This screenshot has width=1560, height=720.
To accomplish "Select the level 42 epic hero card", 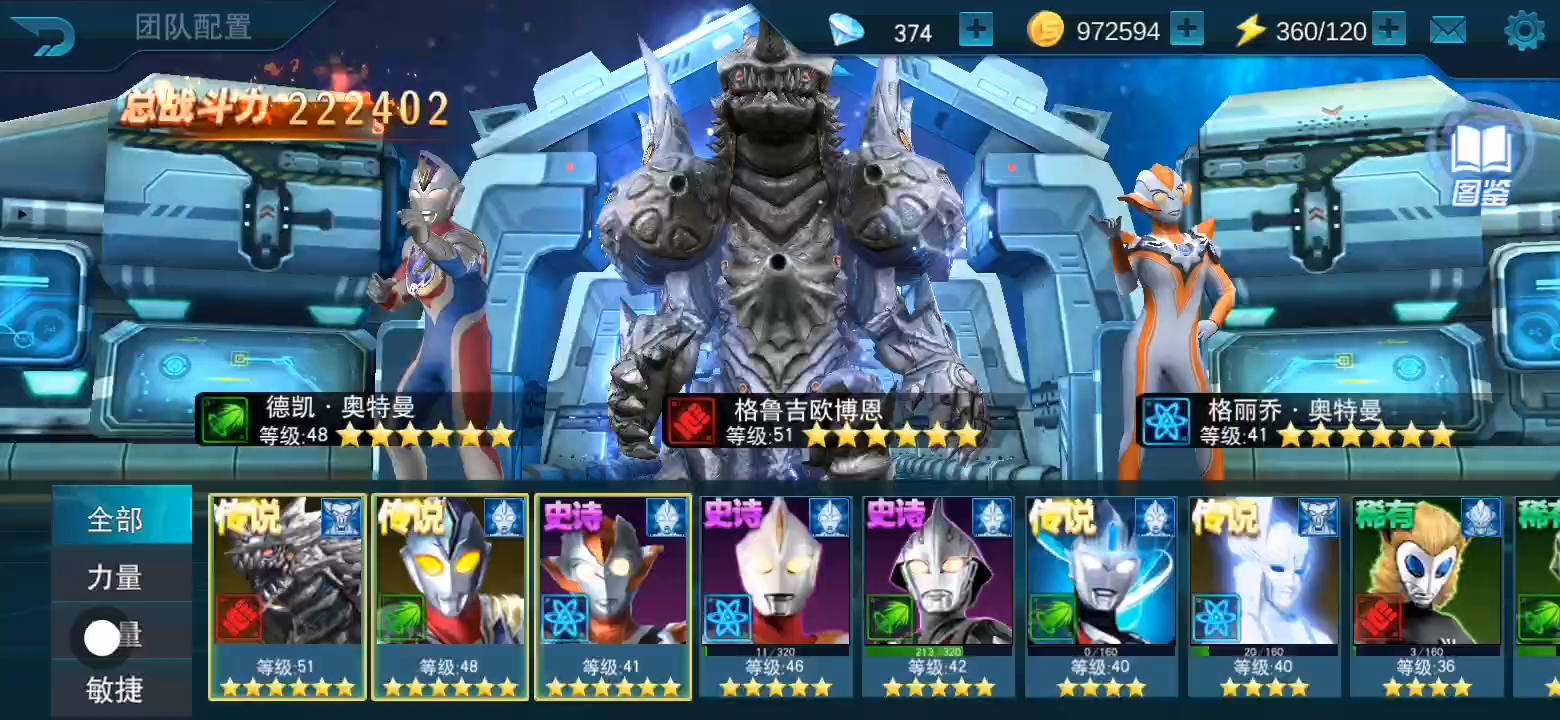I will (938, 595).
